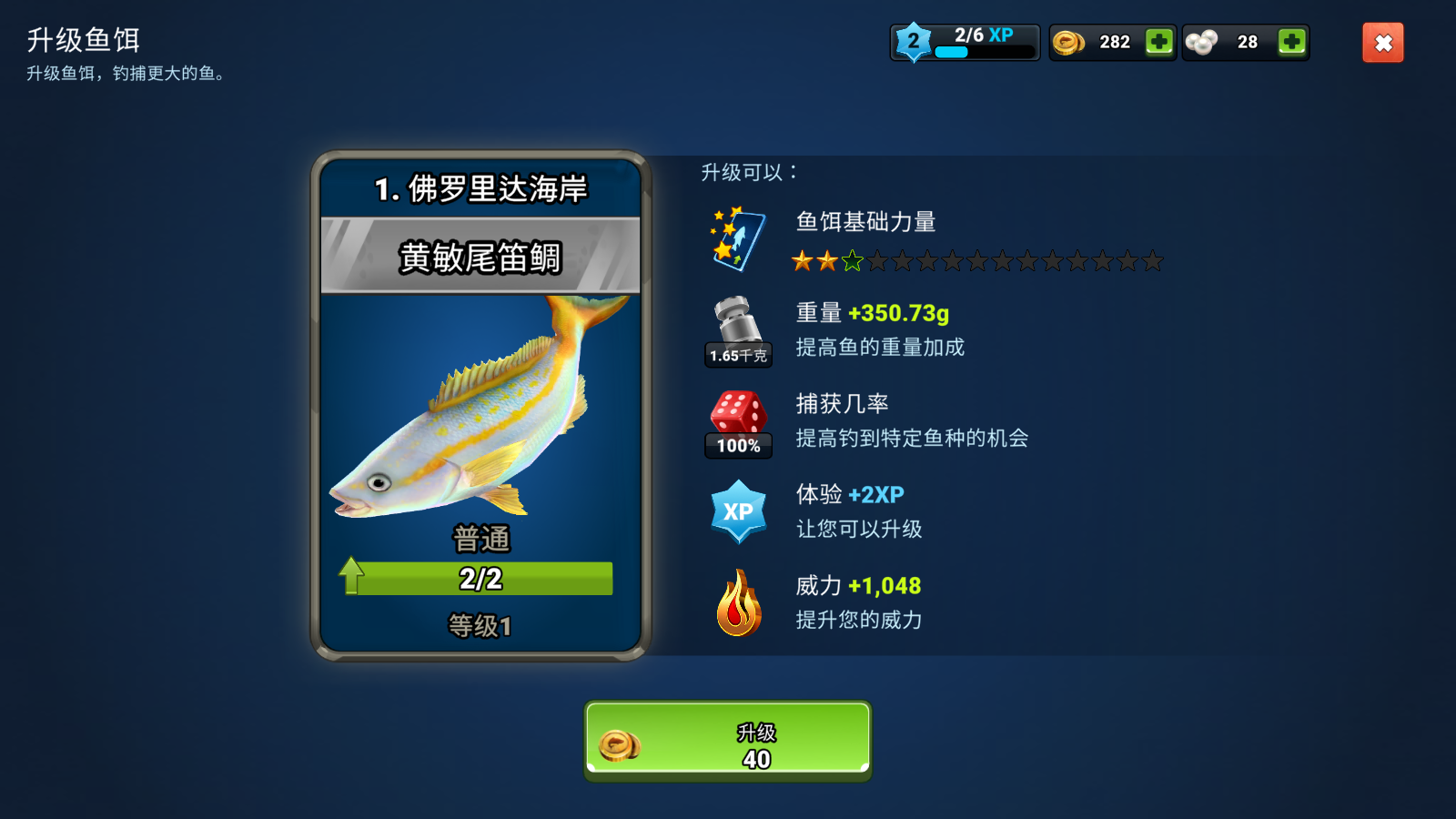This screenshot has height=819, width=1456.
Task: Close the lure upgrade screen
Action: [1382, 43]
